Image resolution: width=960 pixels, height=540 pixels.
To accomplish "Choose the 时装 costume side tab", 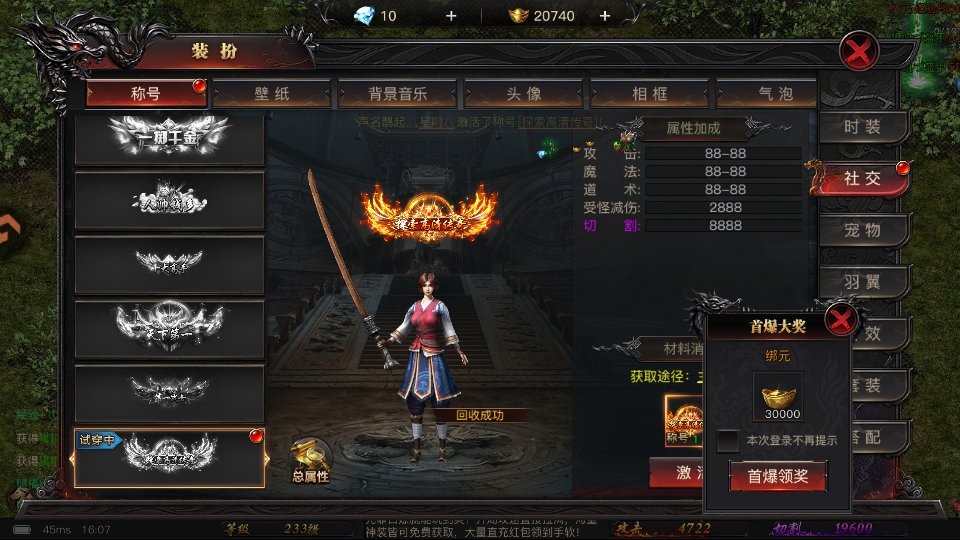I will pos(862,127).
